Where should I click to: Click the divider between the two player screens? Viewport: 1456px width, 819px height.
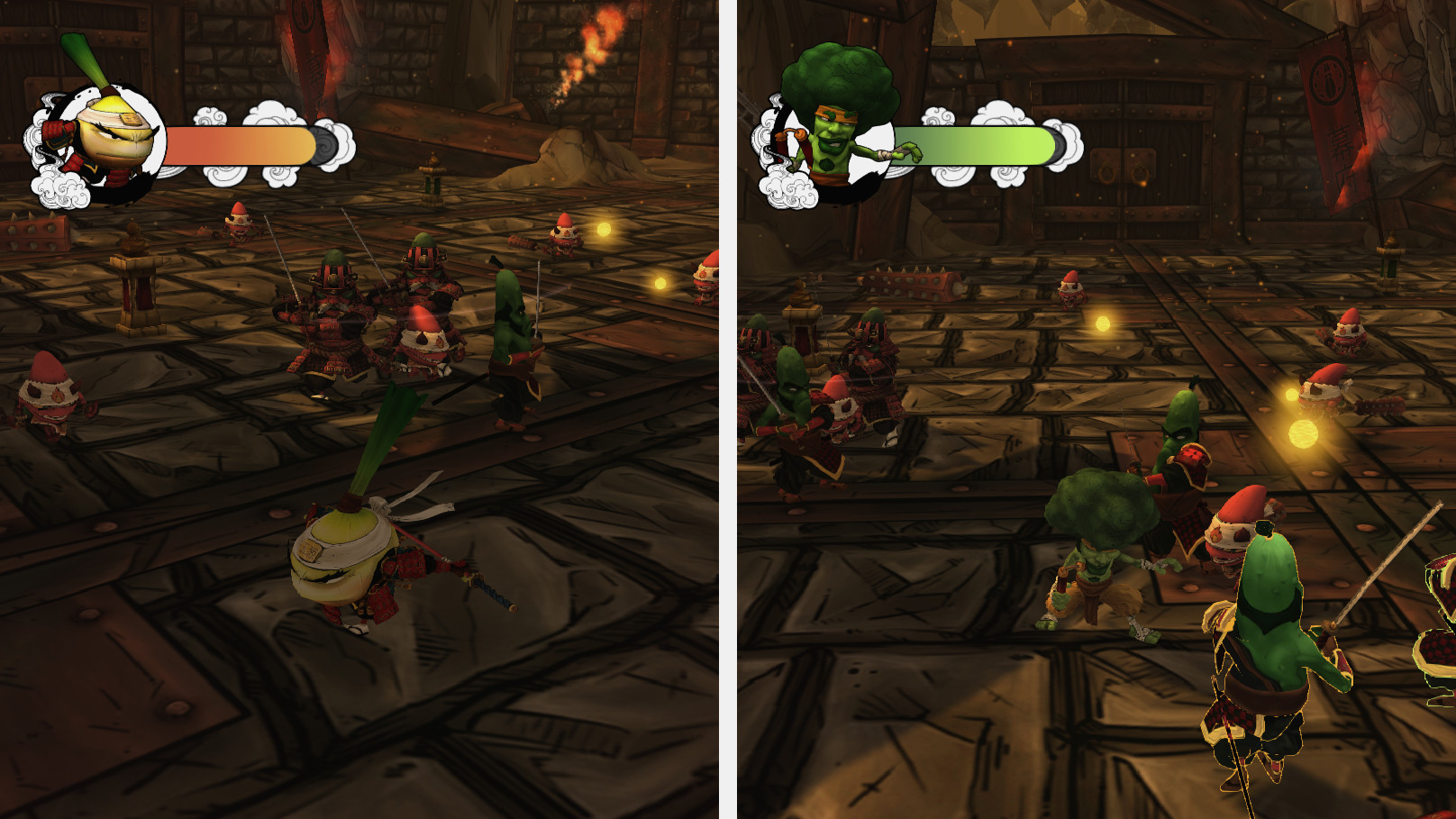click(x=728, y=405)
